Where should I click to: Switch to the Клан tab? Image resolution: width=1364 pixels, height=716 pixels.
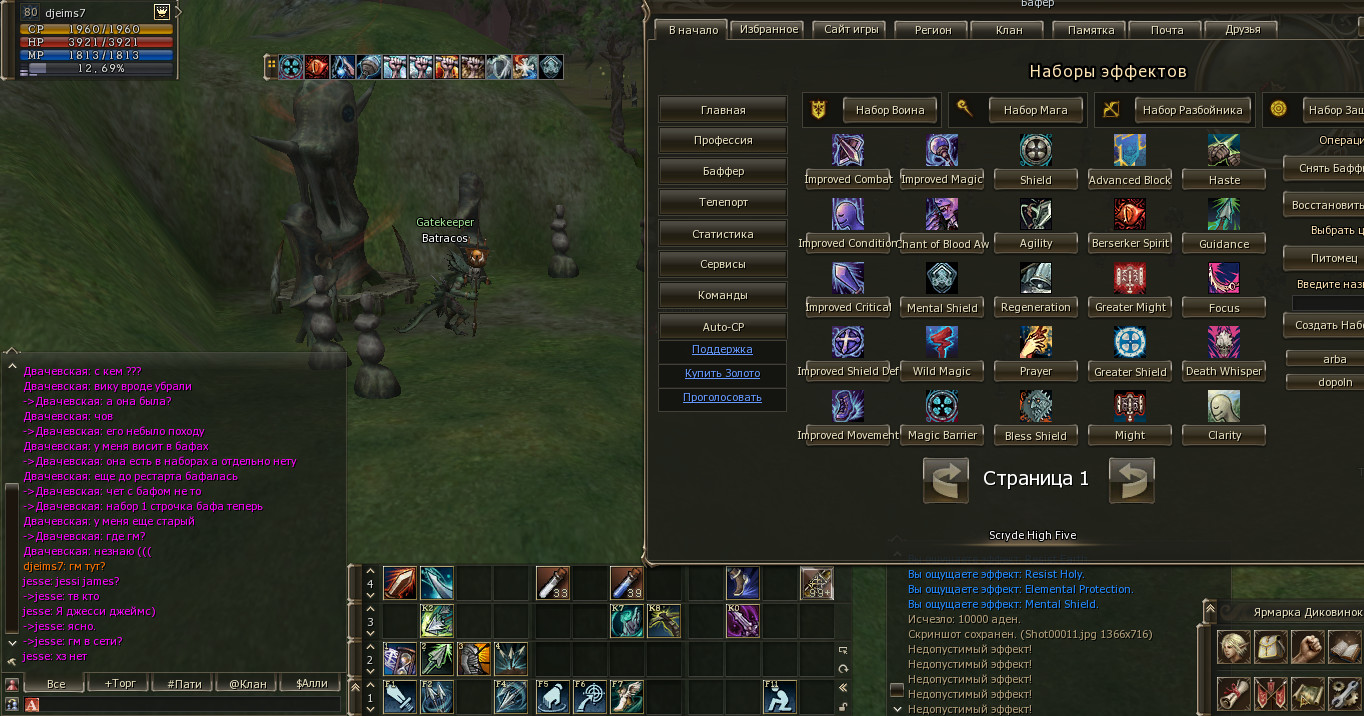click(x=1009, y=30)
